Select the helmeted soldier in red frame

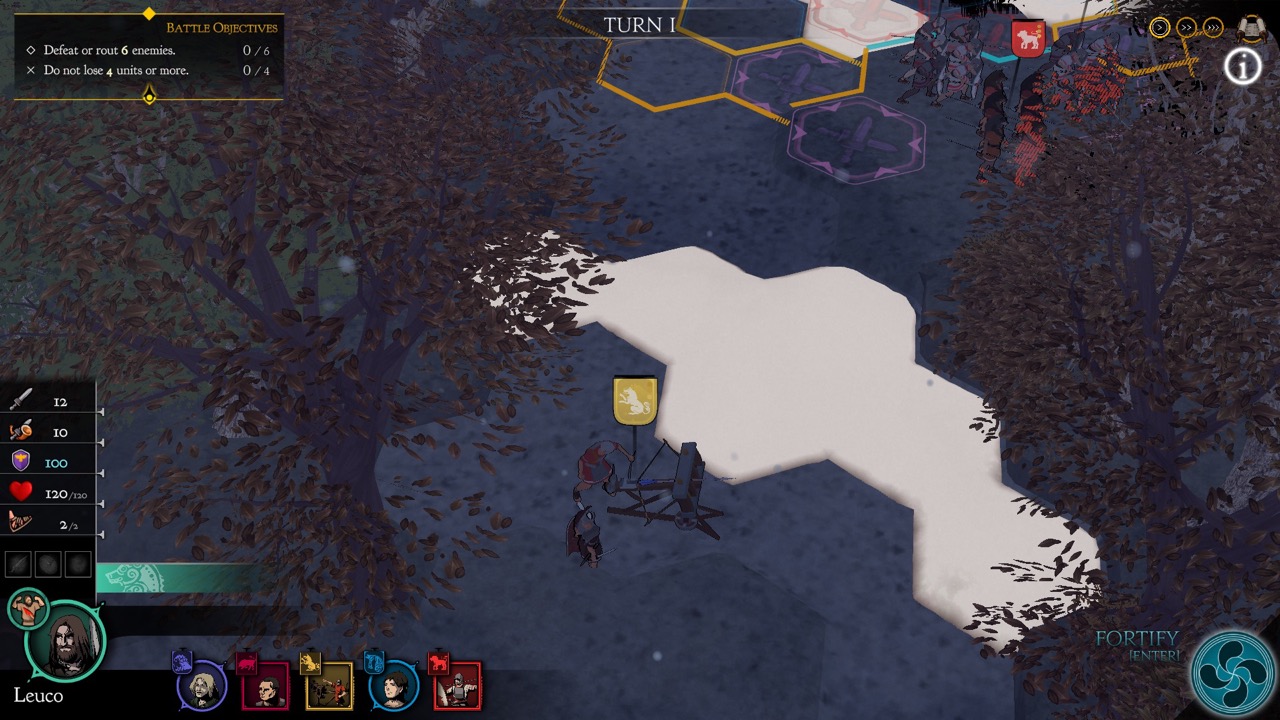pos(457,686)
